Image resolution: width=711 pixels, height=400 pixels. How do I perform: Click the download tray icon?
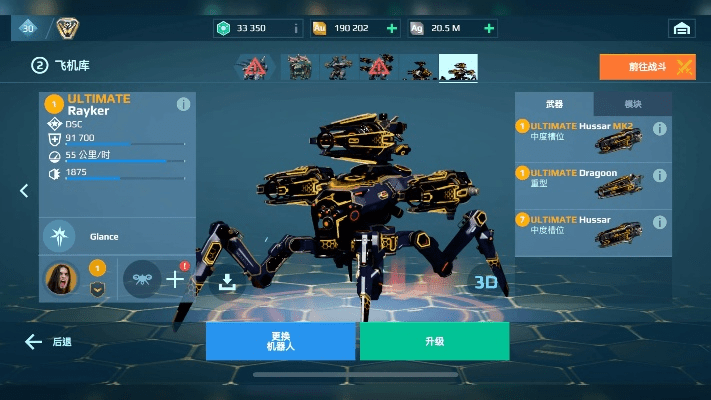pos(227,283)
